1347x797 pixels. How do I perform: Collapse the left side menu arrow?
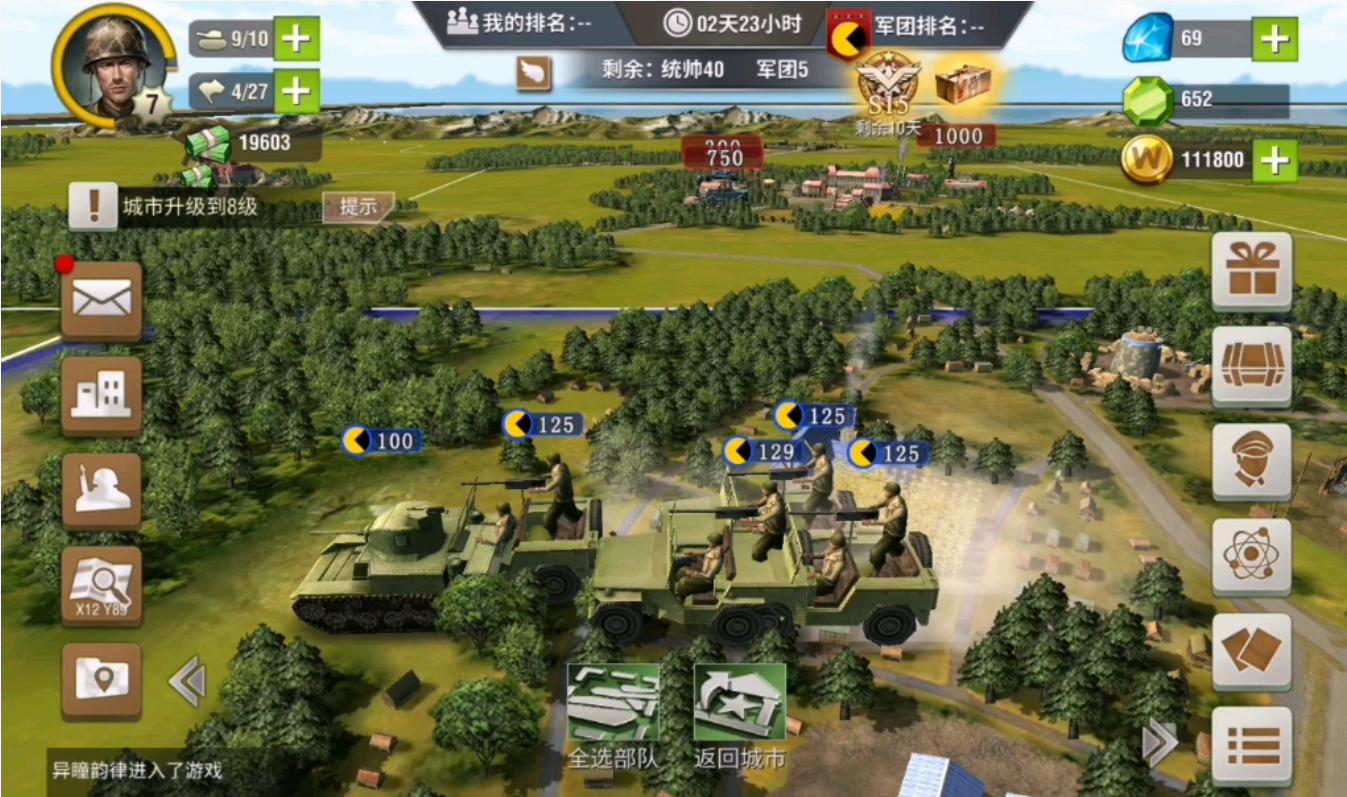point(187,683)
